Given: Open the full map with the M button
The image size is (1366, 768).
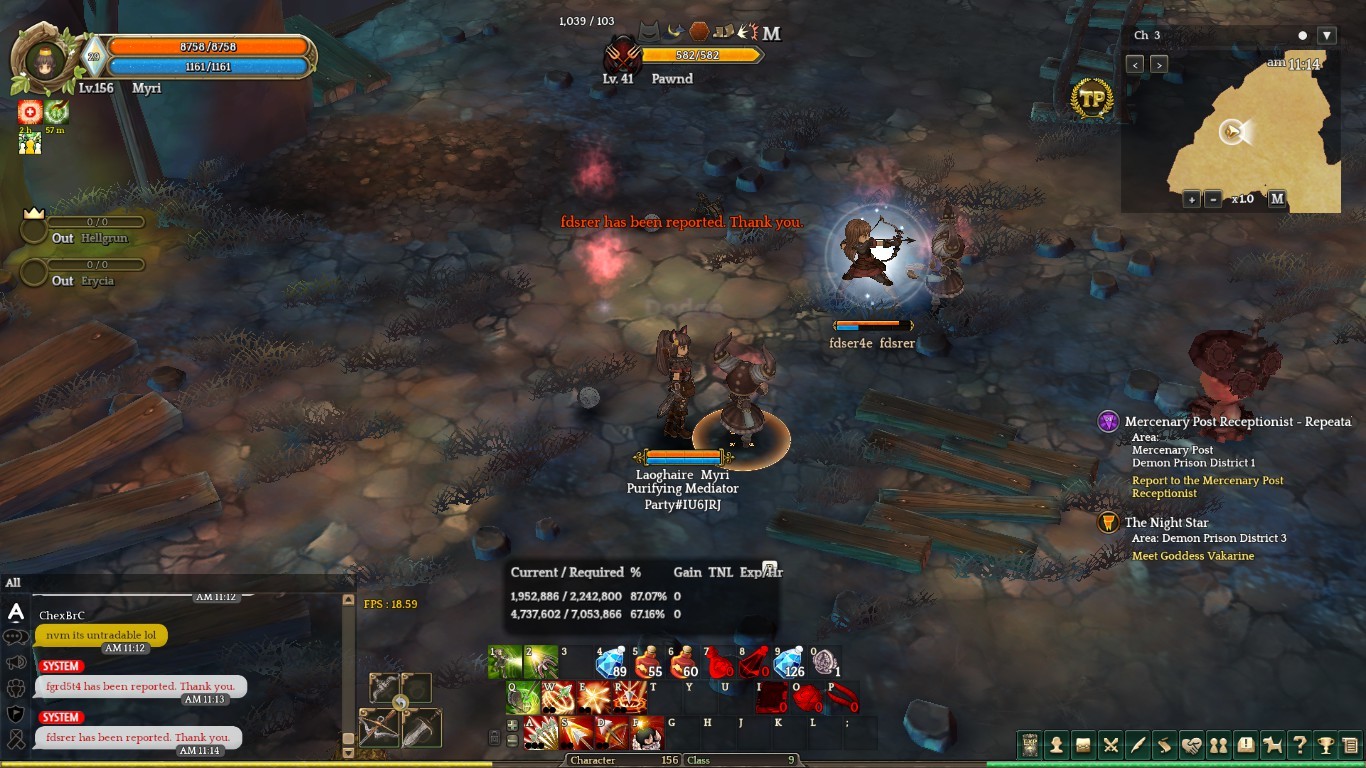Looking at the screenshot, I should [x=1277, y=199].
